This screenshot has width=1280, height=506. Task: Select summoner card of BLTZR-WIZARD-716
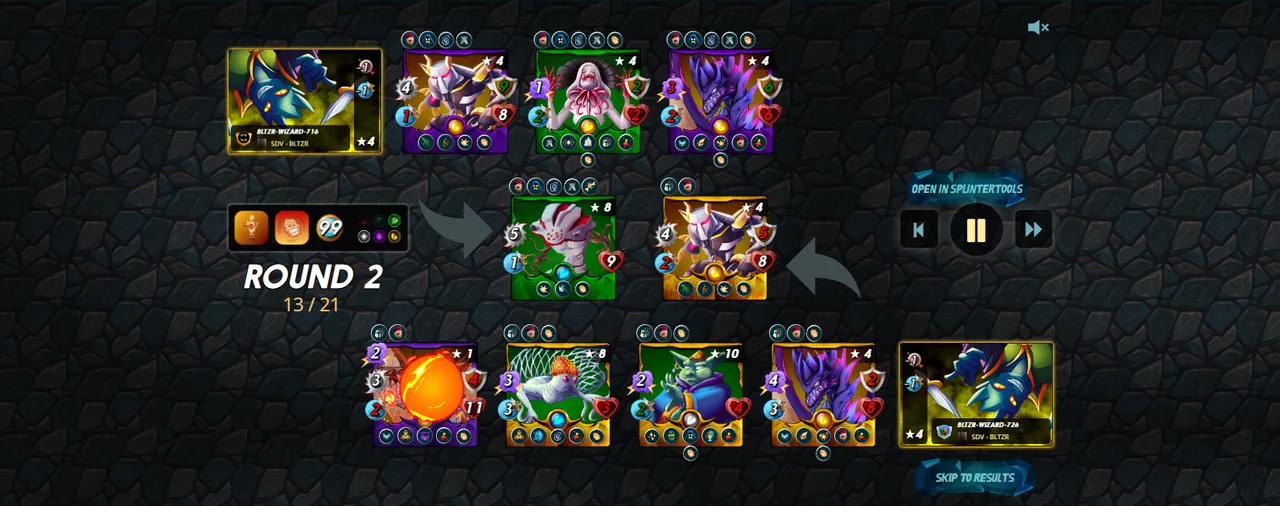[x=304, y=100]
